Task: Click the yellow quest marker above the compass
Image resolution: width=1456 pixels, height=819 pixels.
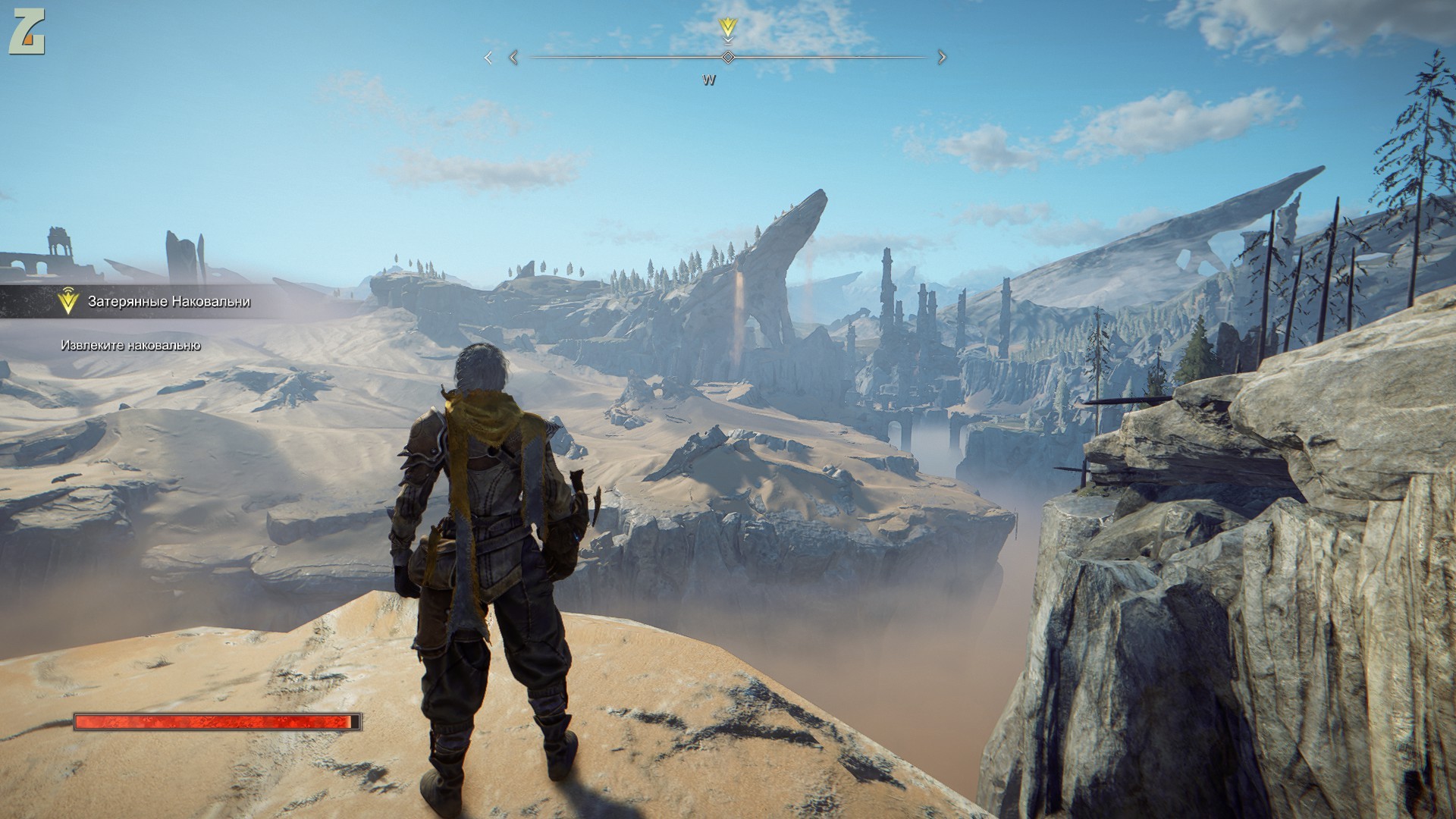Action: (x=728, y=29)
